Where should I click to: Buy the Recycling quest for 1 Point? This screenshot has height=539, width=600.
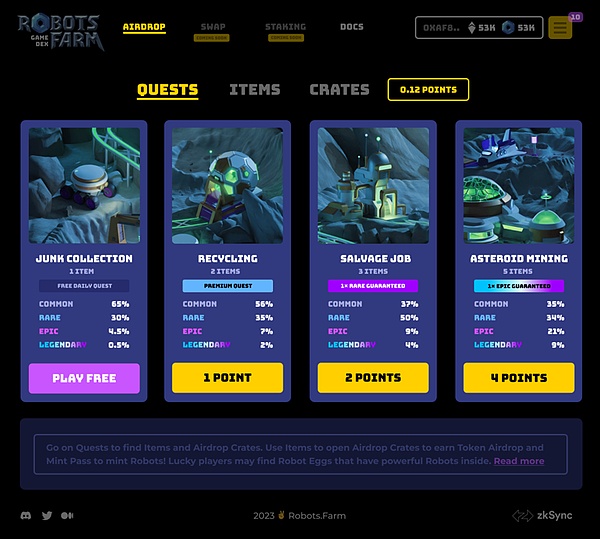[227, 378]
